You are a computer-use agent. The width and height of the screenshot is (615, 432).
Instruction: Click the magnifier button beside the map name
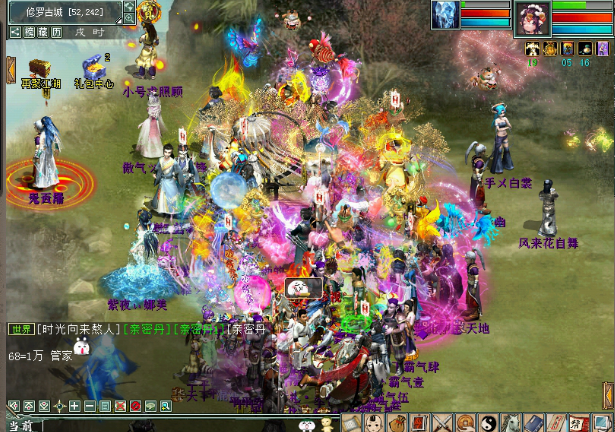tap(130, 18)
